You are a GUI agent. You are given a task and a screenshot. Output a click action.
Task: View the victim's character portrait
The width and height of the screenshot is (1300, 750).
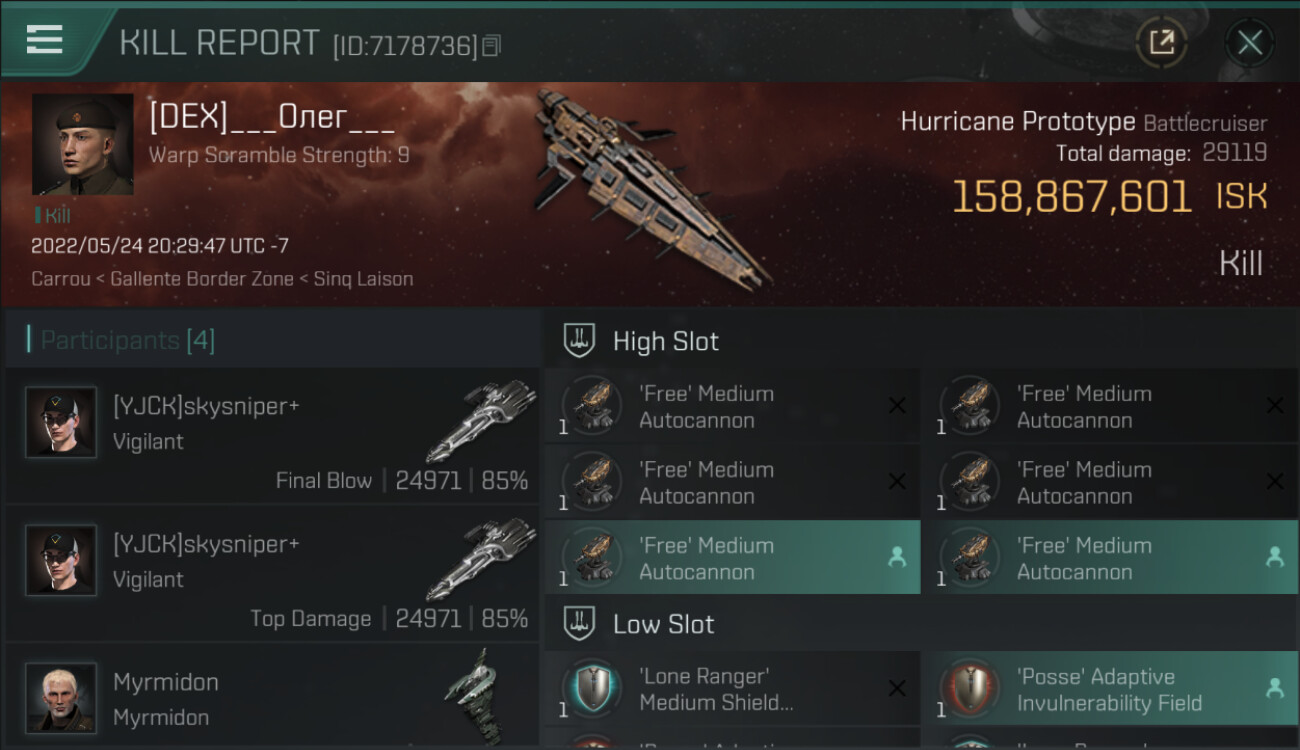(82, 144)
